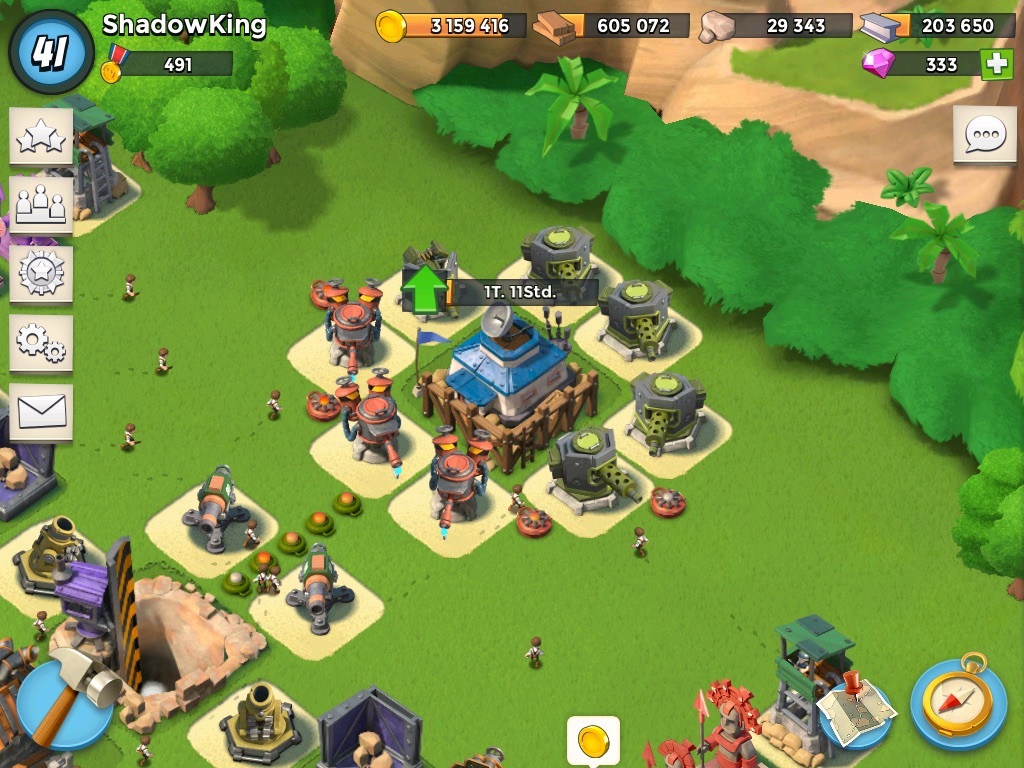Buy more diamonds with the green plus
The image size is (1024, 768).
996,64
